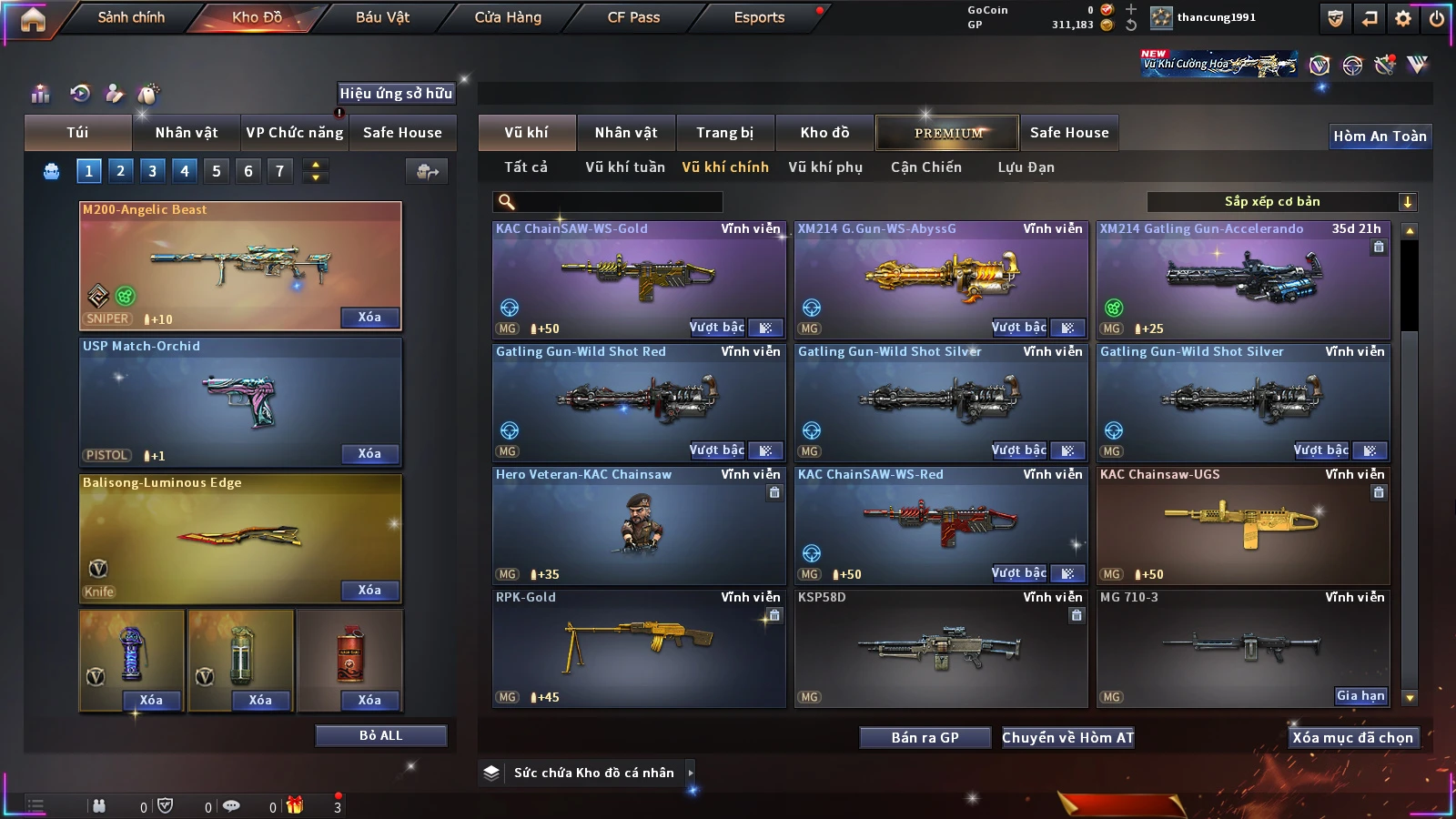This screenshot has height=819, width=1456.
Task: Remove the M200-Angelic Beast with Xóa
Action: (369, 318)
